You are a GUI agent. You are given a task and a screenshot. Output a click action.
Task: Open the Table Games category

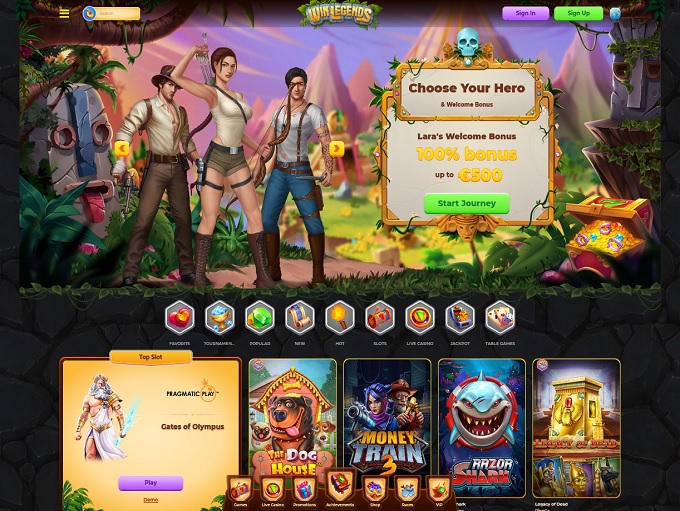pyautogui.click(x=500, y=320)
